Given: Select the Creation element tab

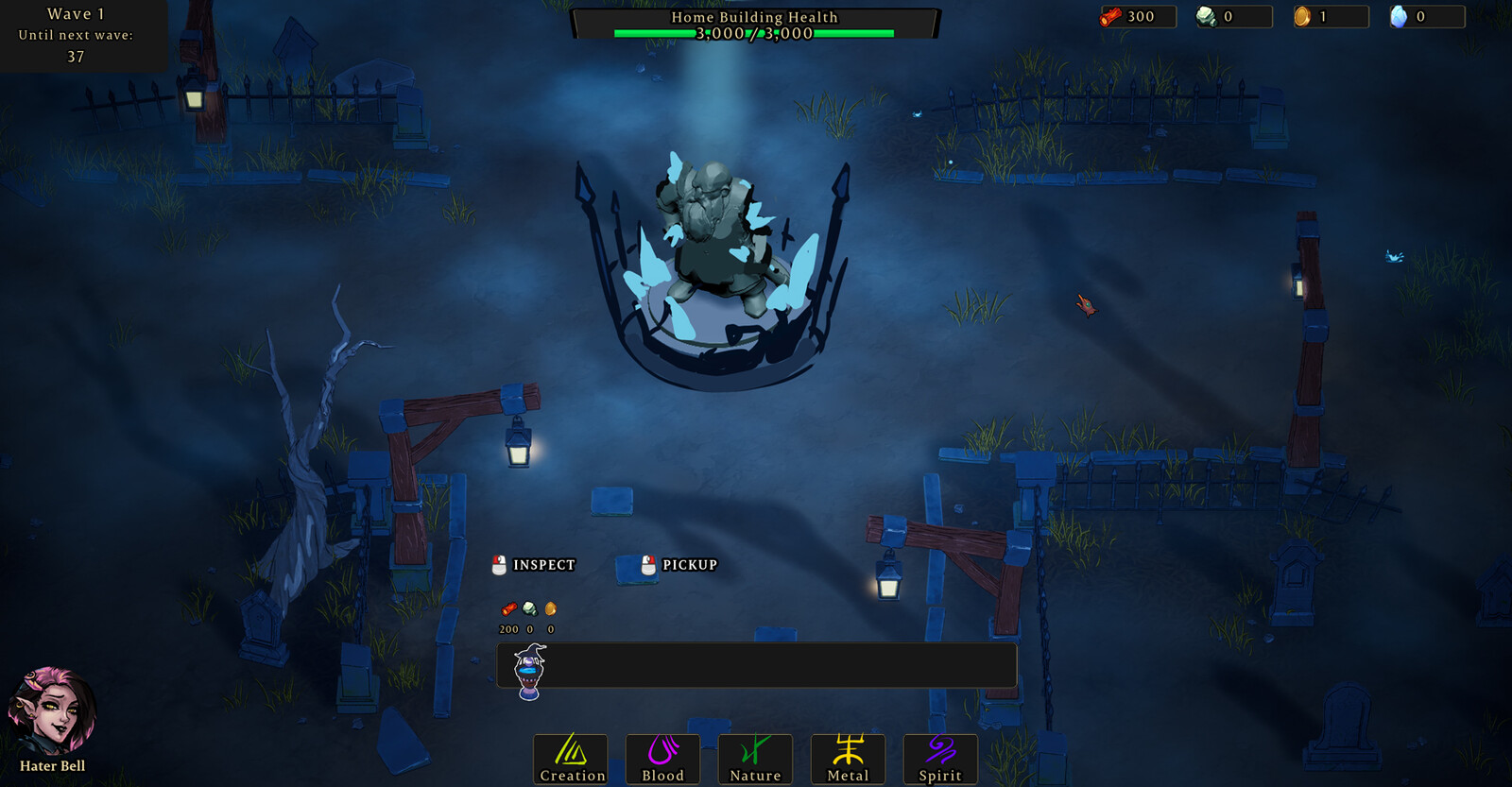Looking at the screenshot, I should click(x=571, y=759).
